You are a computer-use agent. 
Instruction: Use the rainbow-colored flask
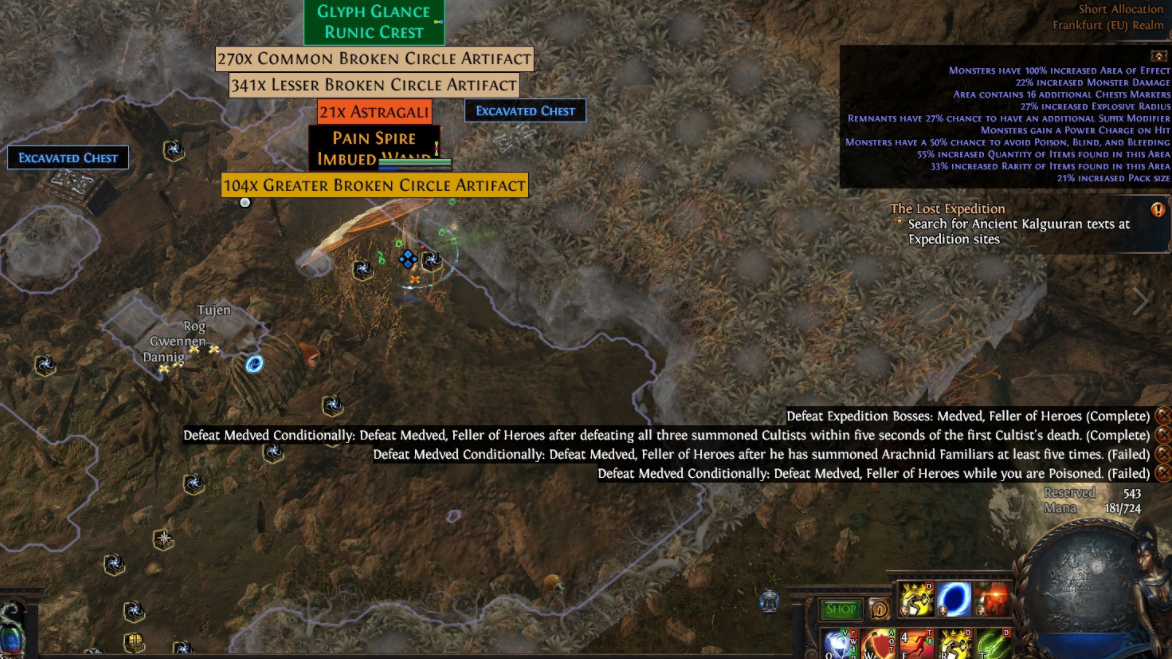pyautogui.click(x=12, y=633)
